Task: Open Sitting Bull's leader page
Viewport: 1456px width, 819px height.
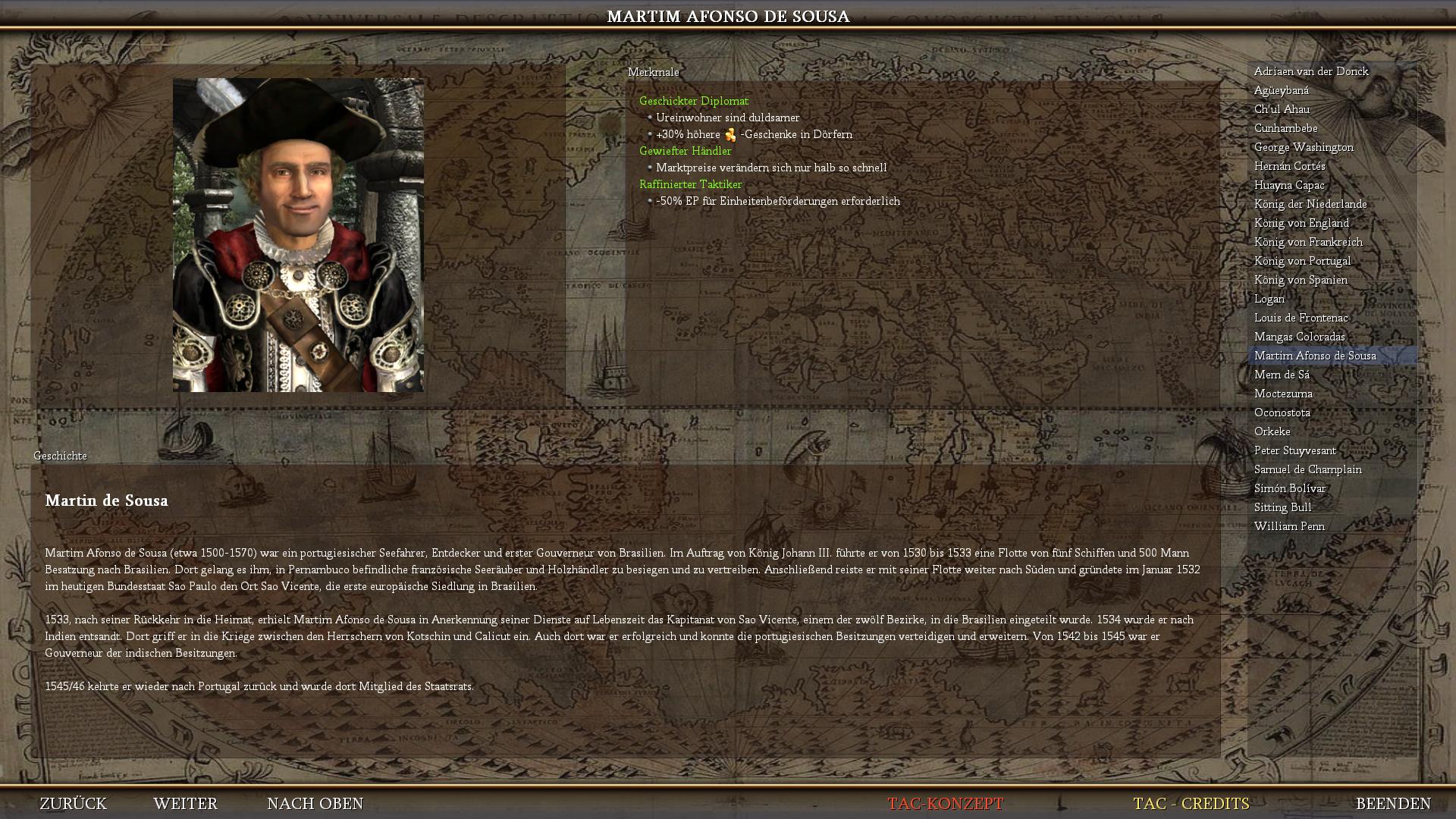Action: pyautogui.click(x=1282, y=507)
